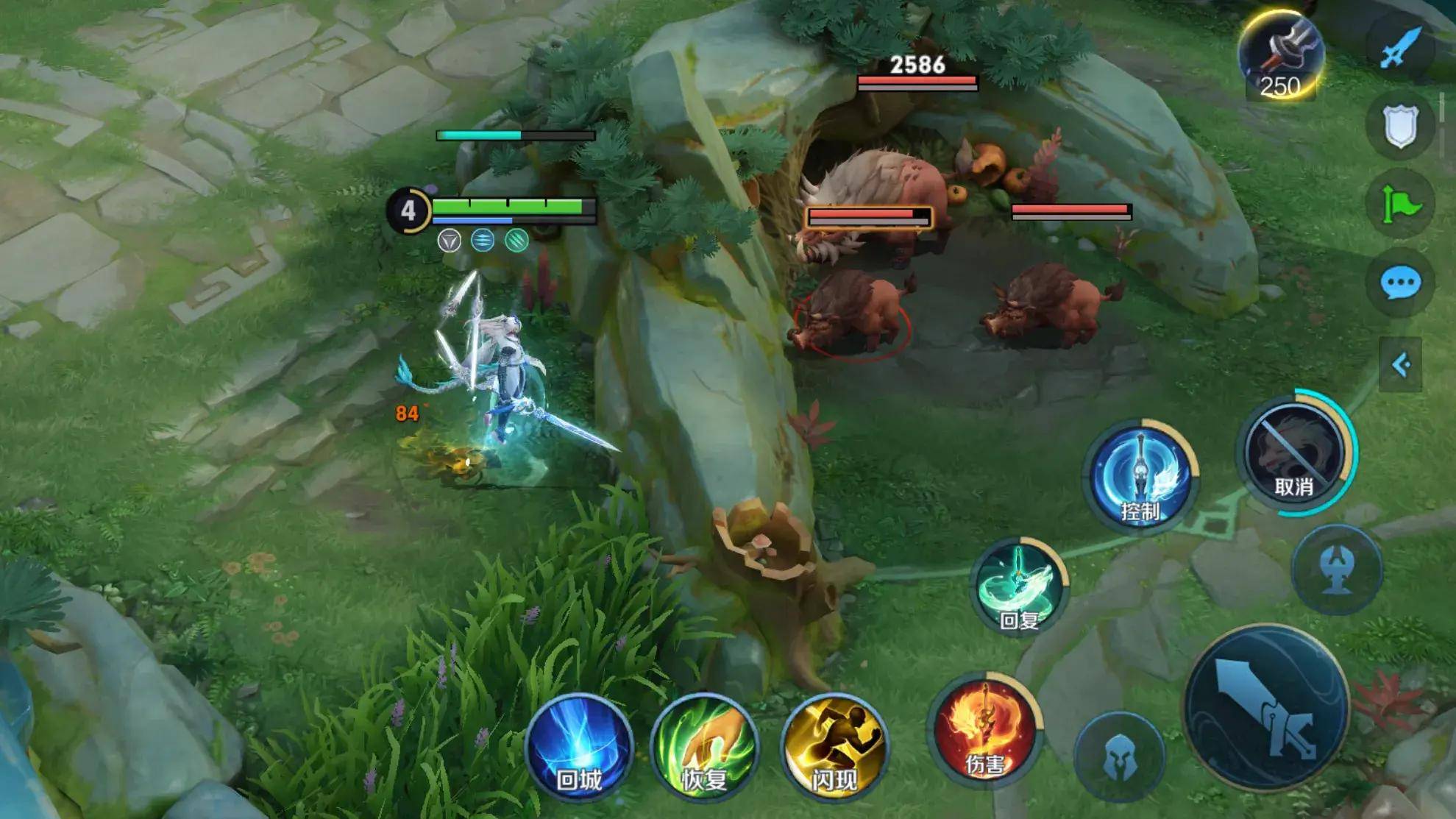Activate the 控制 blue sword skill
The height and width of the screenshot is (819, 1456).
click(x=1140, y=476)
